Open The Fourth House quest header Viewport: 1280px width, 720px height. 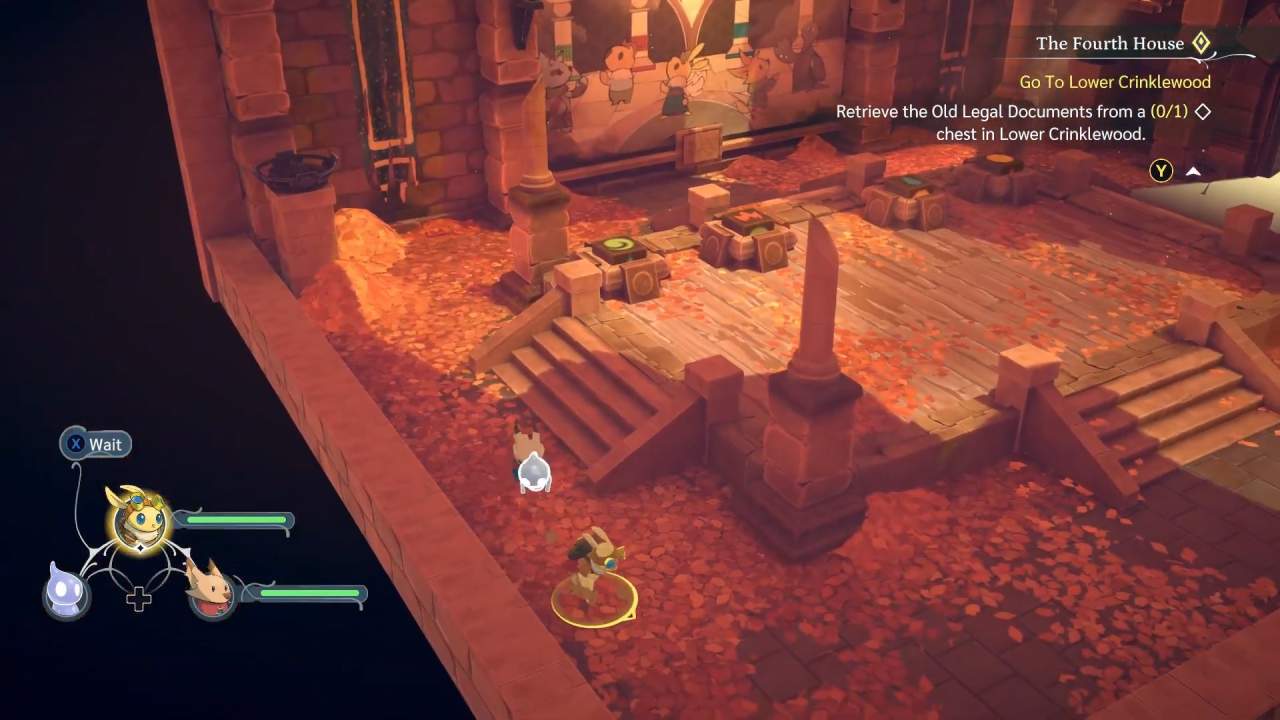[x=1112, y=43]
